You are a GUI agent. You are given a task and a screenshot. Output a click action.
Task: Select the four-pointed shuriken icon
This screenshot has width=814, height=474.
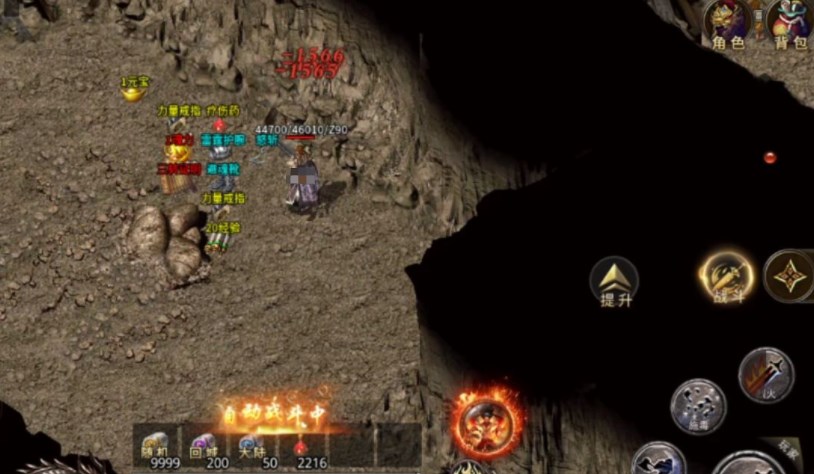tap(789, 275)
